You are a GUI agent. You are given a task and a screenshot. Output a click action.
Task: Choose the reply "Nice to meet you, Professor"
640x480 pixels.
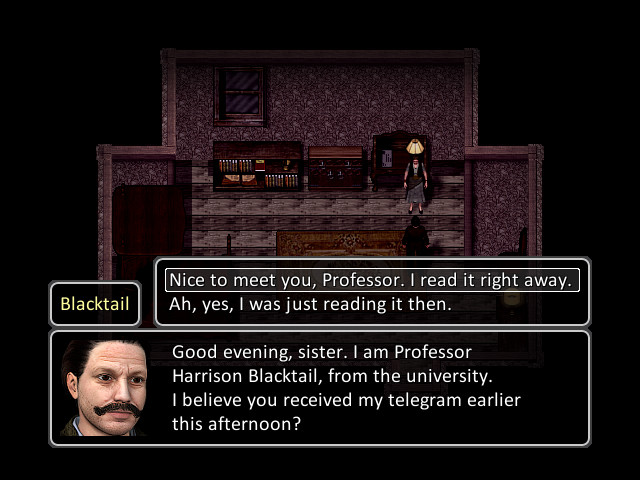click(371, 280)
